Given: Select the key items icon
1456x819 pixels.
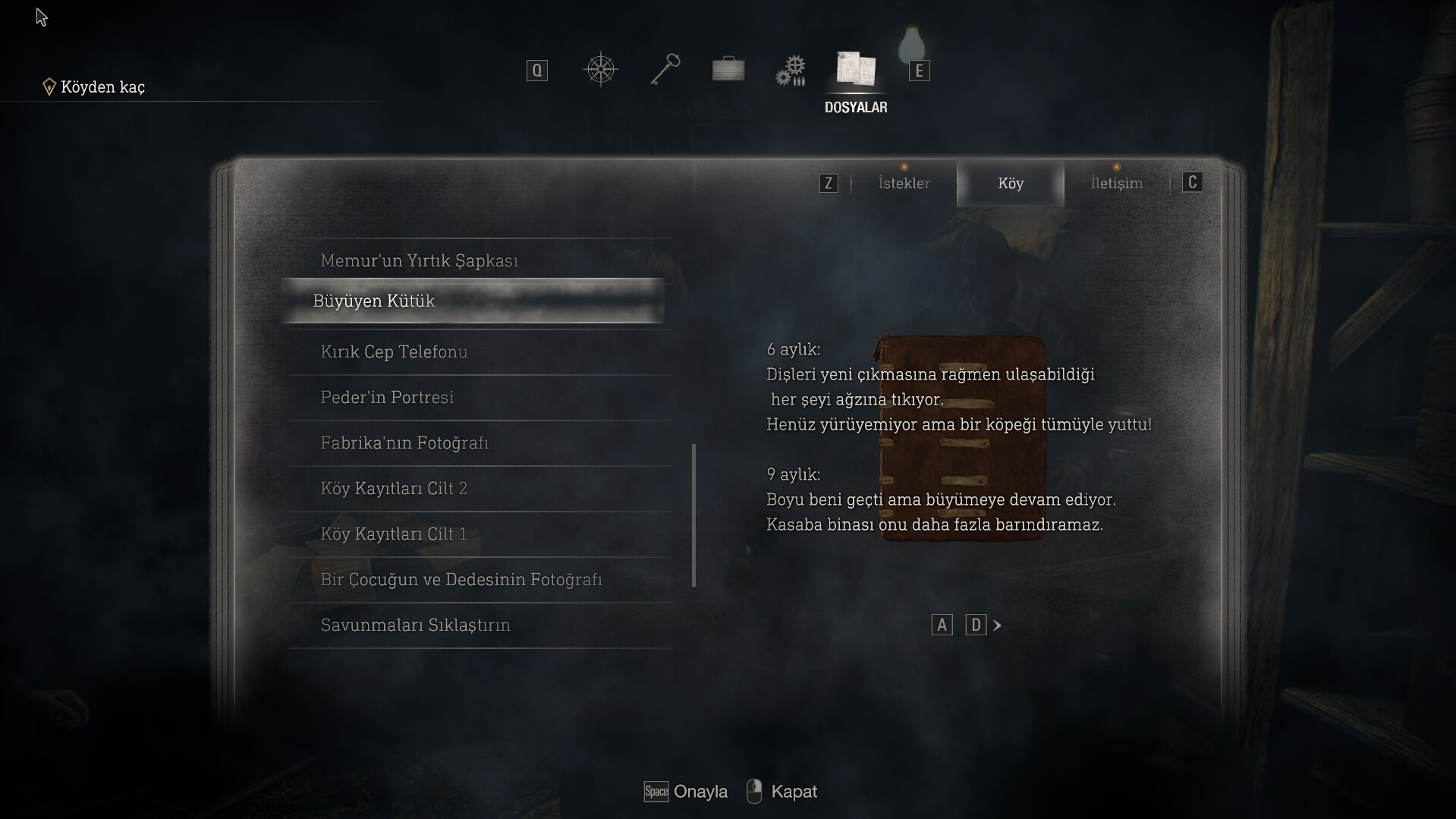Looking at the screenshot, I should tap(665, 68).
